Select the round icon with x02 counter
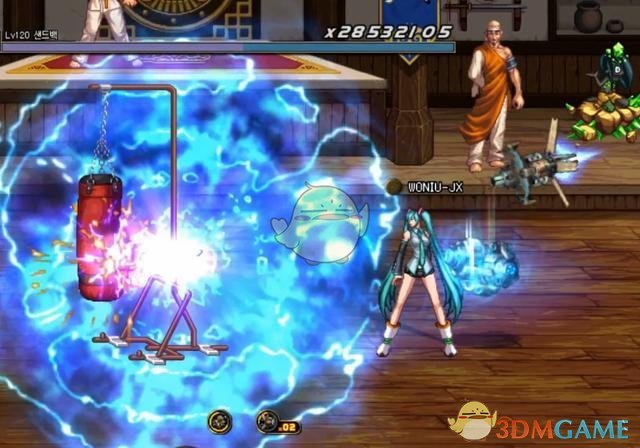This screenshot has width=640, height=448. pyautogui.click(x=267, y=421)
